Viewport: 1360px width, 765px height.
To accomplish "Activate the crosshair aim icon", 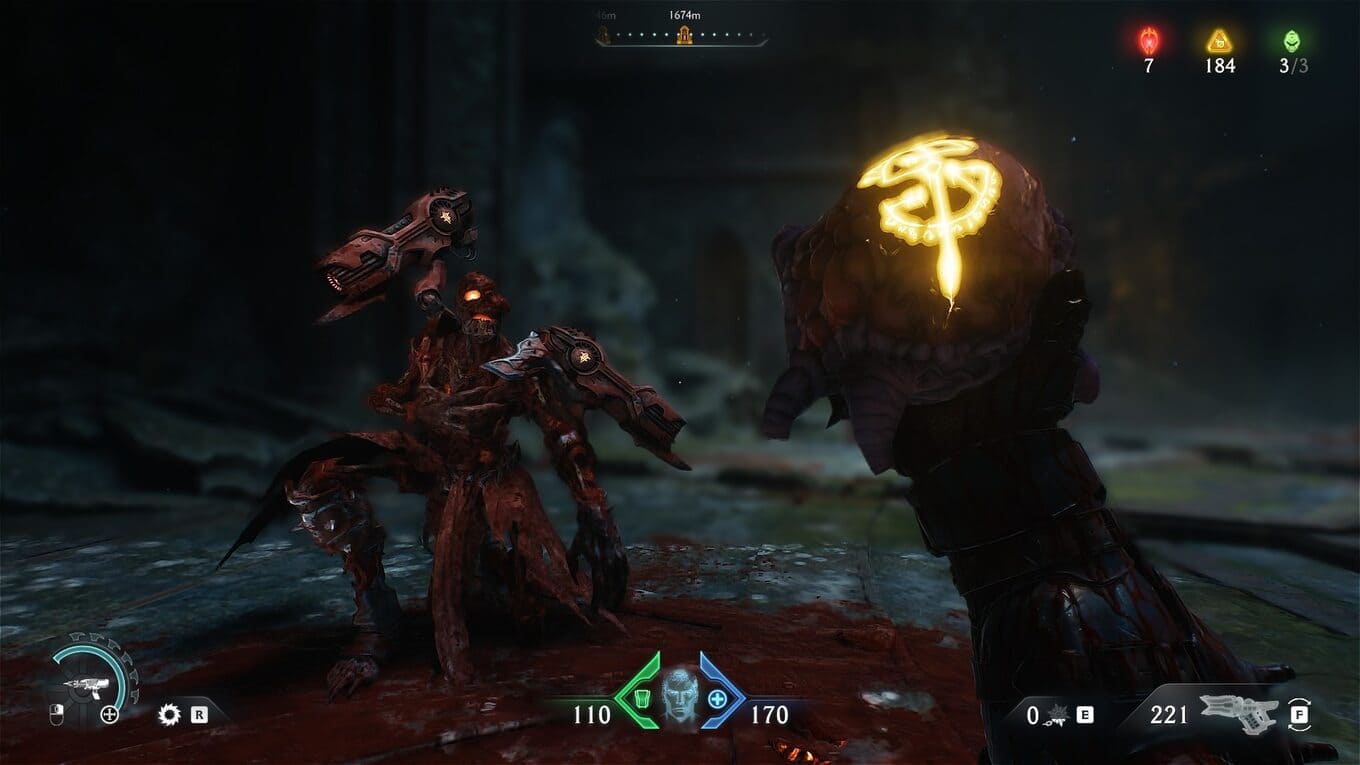I will click(x=110, y=714).
